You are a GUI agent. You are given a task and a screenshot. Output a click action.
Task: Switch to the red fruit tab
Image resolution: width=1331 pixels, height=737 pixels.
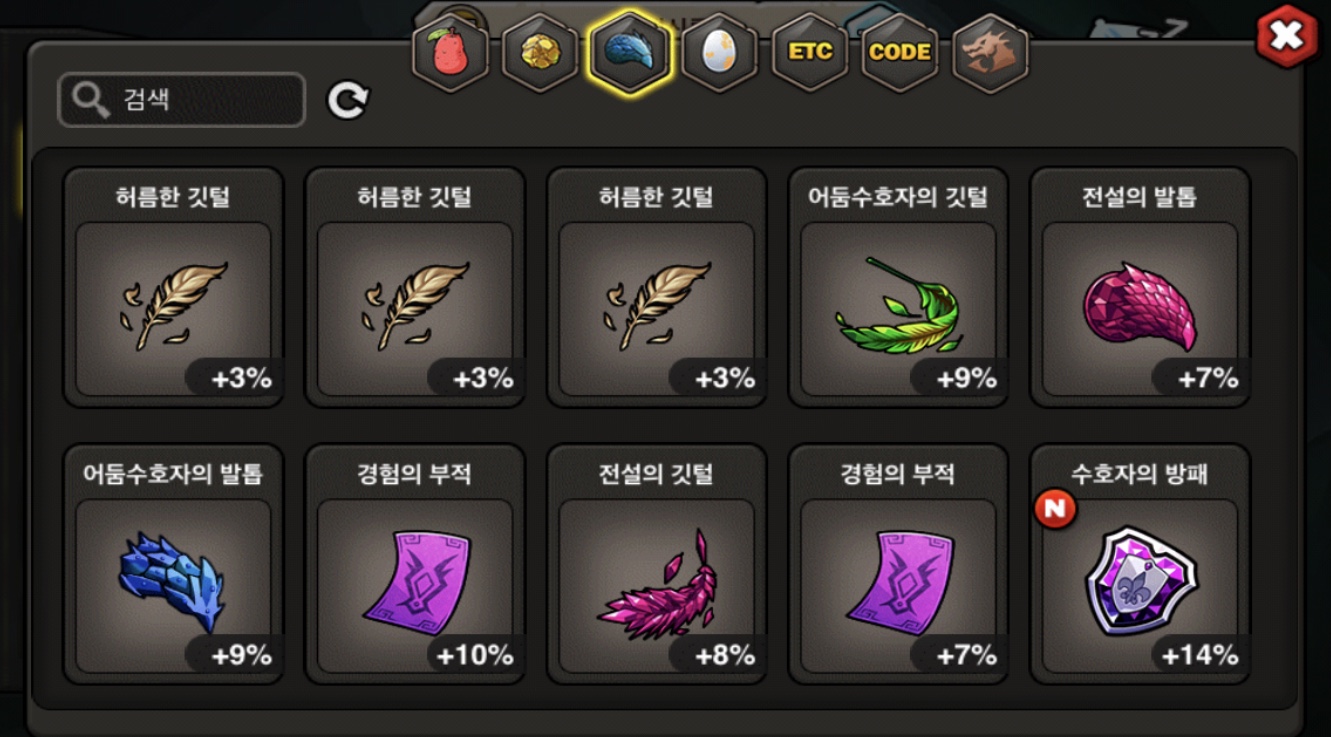pyautogui.click(x=450, y=53)
